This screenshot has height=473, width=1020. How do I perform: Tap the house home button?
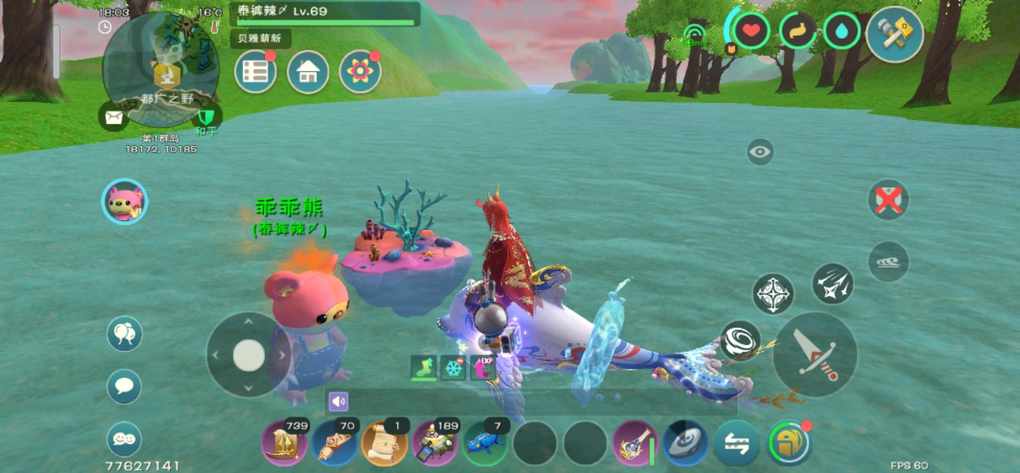point(308,72)
